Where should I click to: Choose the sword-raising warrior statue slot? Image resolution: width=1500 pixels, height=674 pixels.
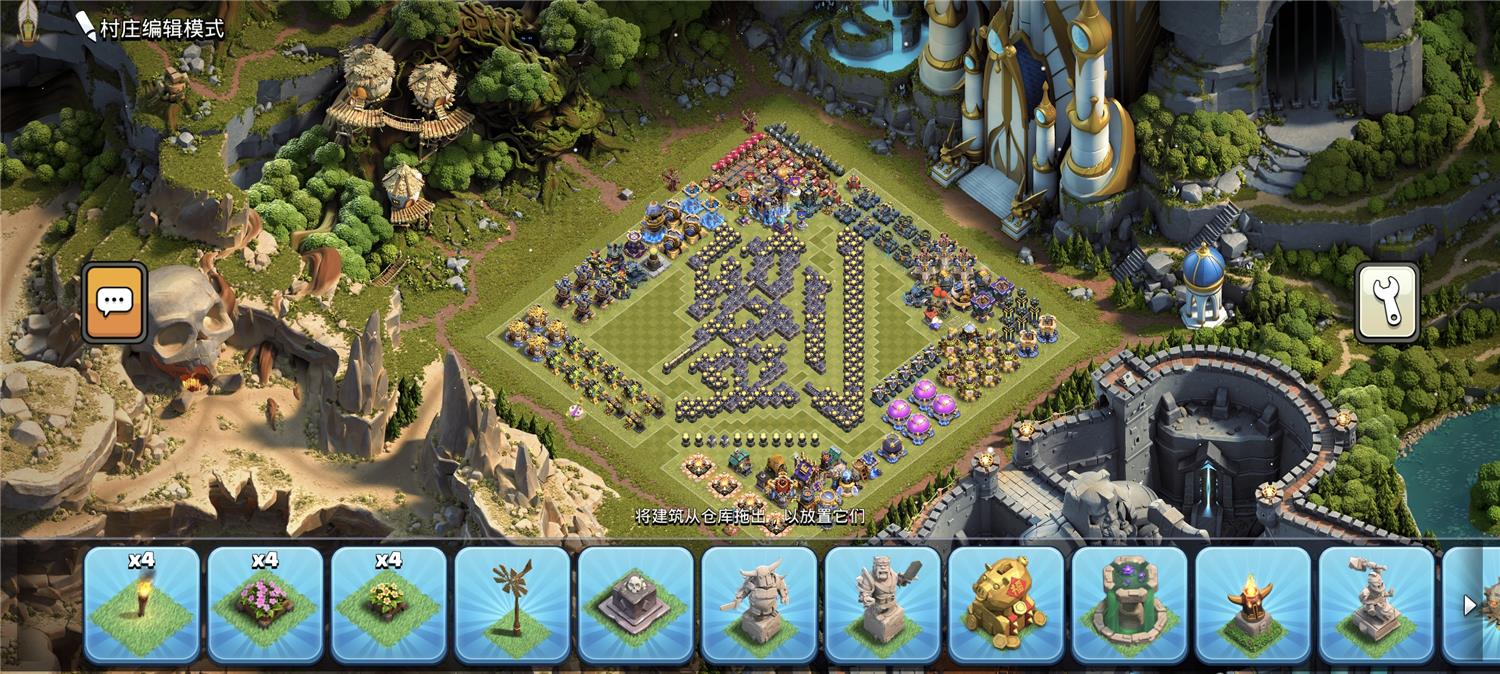tap(883, 605)
